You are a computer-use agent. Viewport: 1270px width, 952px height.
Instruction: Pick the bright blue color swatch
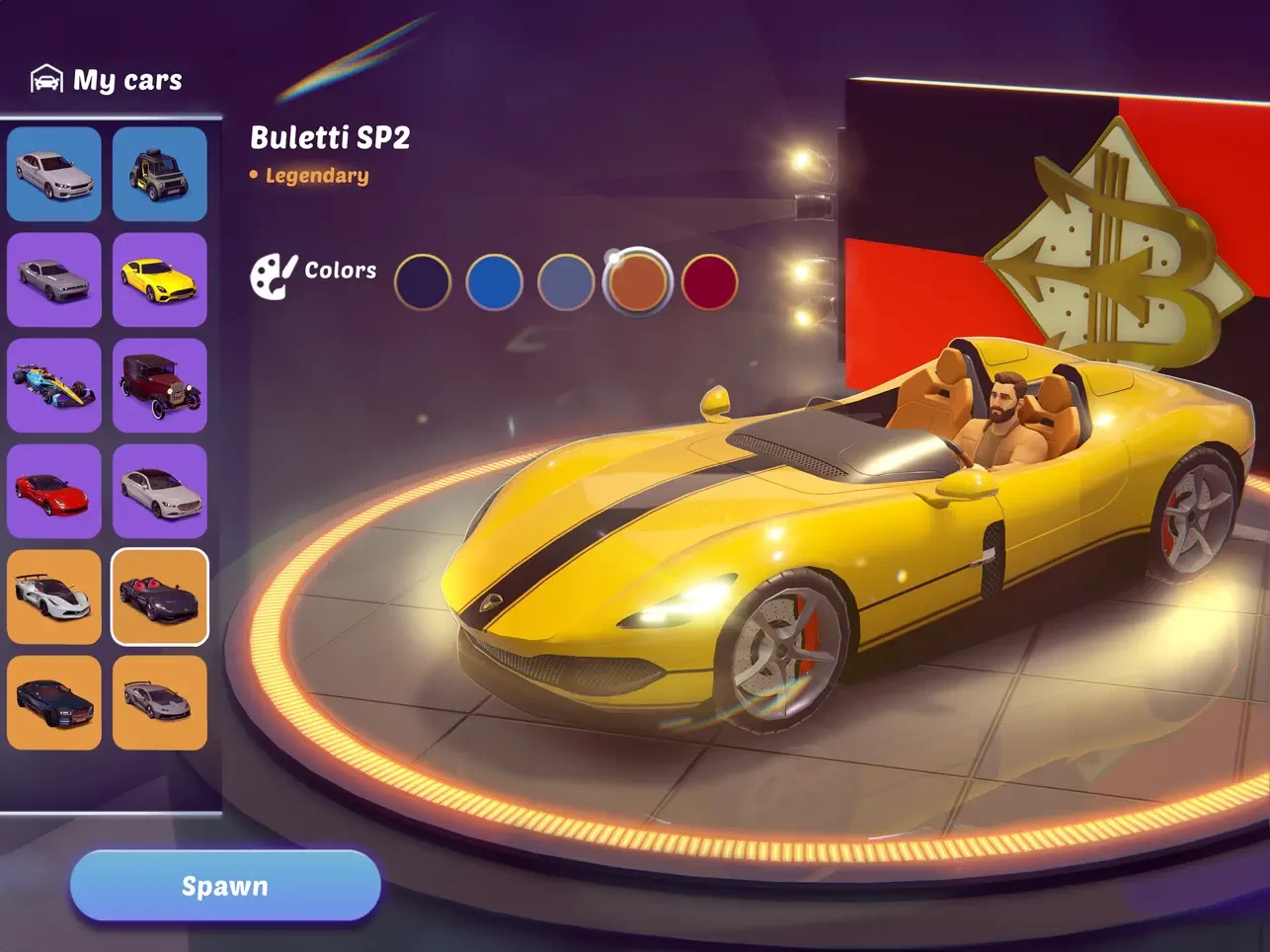click(494, 282)
